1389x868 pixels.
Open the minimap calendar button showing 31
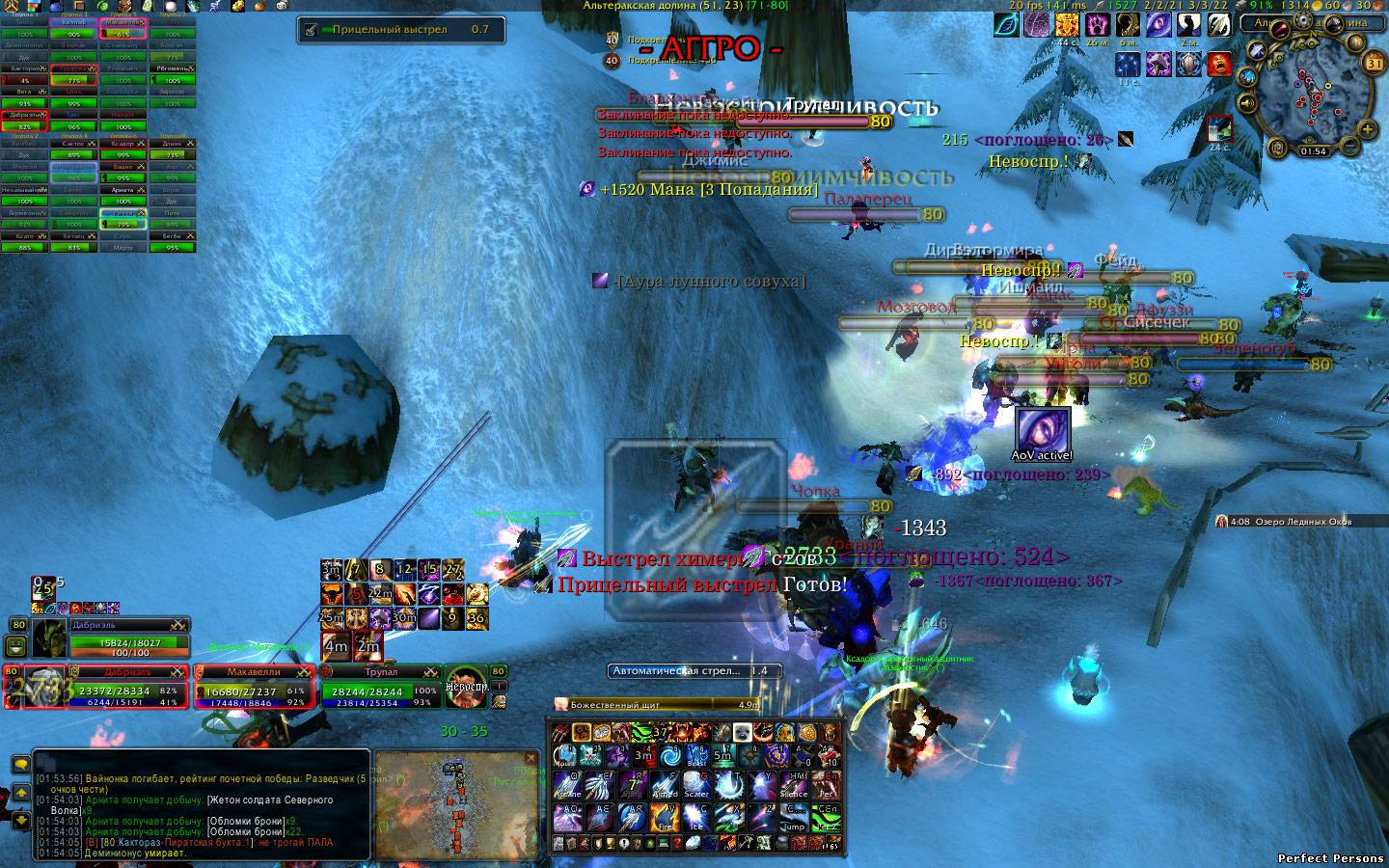click(1375, 63)
